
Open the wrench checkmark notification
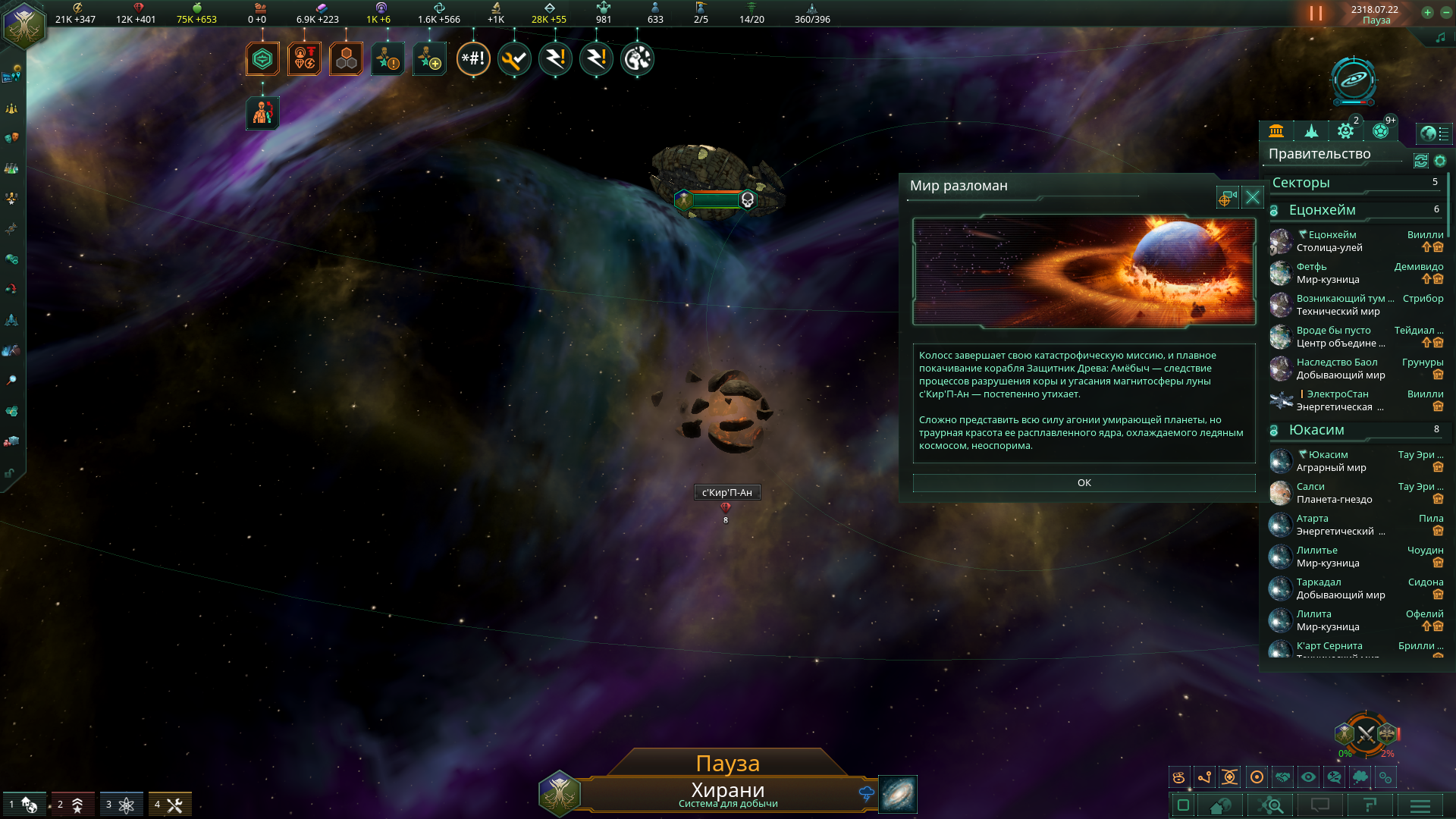pos(514,59)
